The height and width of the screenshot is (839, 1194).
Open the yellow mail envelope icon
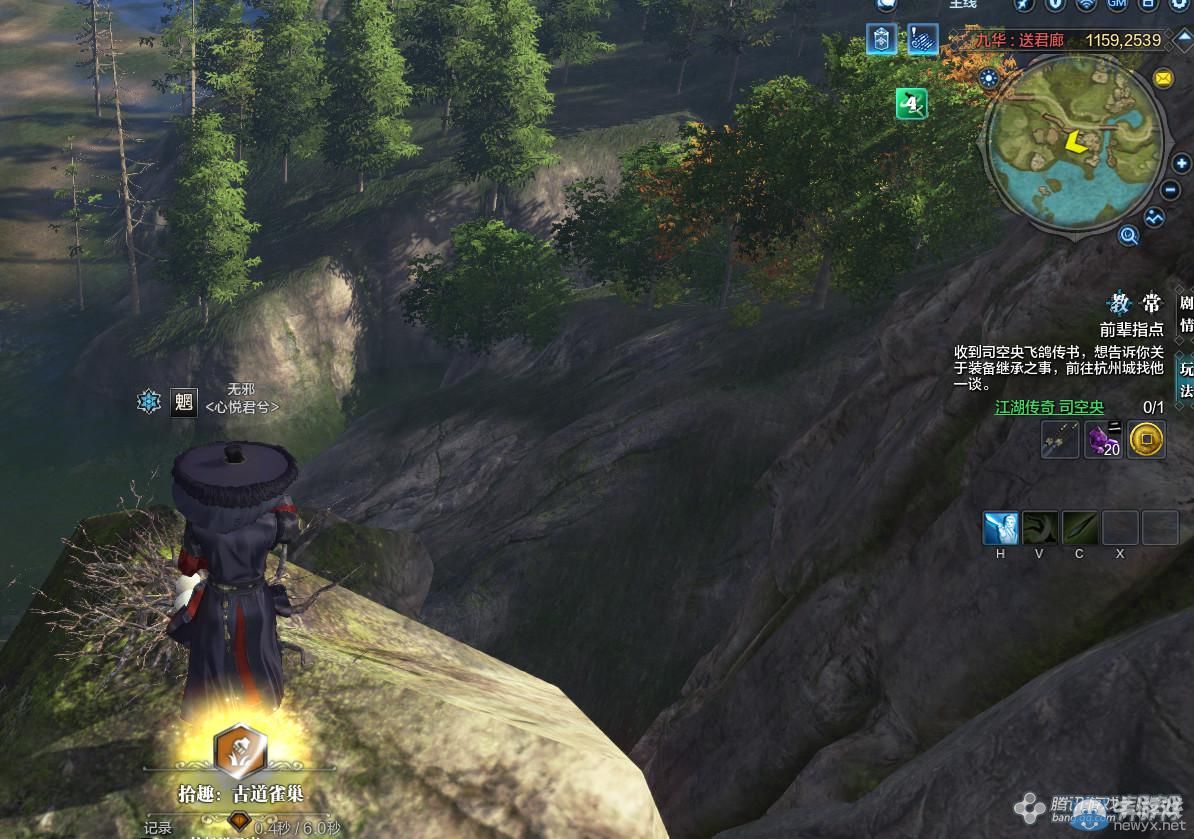pos(1163,78)
